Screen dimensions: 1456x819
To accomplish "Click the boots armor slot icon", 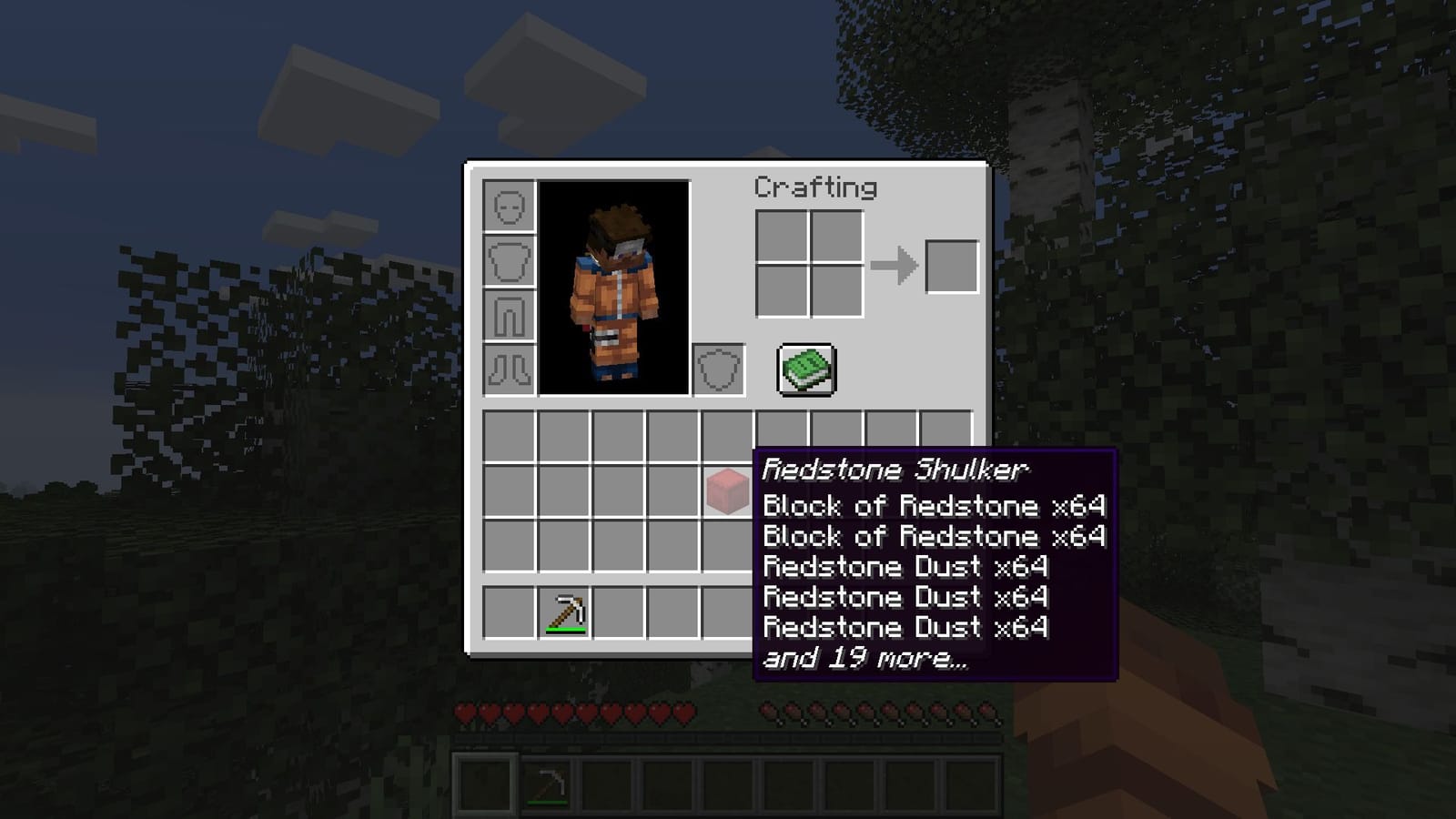I will (508, 368).
